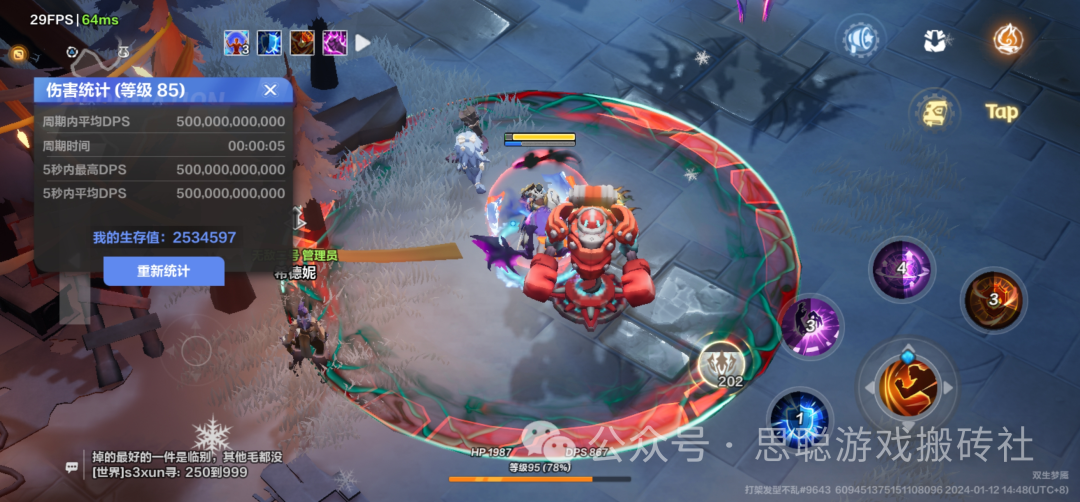The height and width of the screenshot is (502, 1080).
Task: Expand the buff bar with the white arrow
Action: (363, 43)
